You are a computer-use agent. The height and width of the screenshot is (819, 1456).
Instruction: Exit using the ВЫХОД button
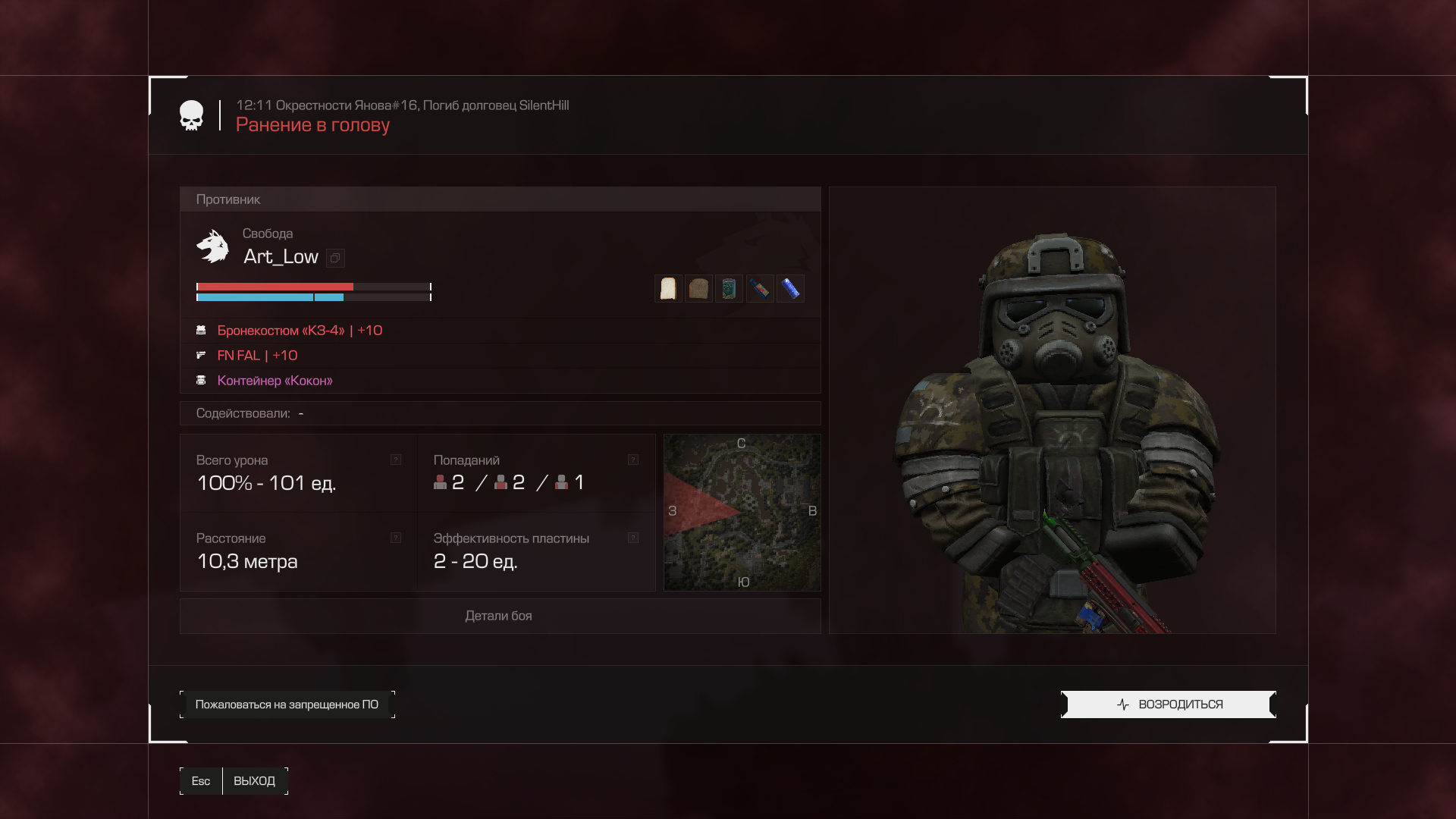point(254,781)
